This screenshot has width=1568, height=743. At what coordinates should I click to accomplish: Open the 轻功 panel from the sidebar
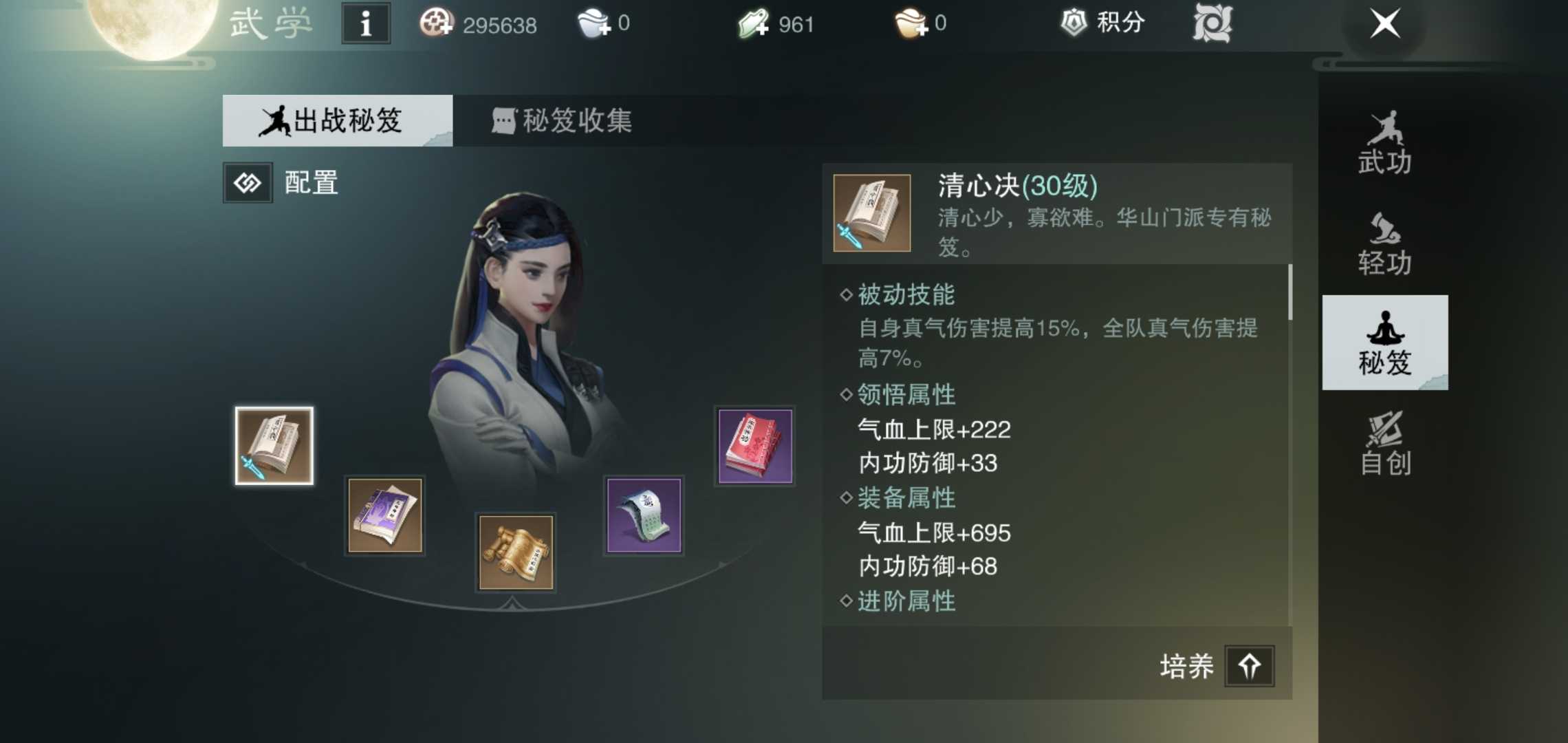click(x=1384, y=239)
